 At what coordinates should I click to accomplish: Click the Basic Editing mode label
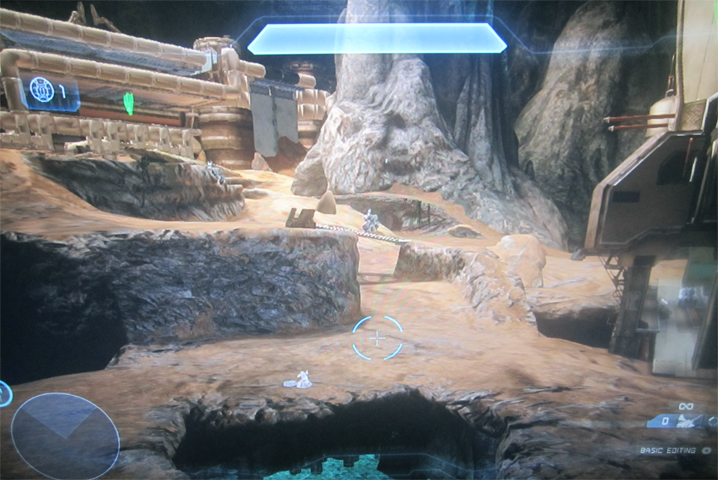pyautogui.click(x=670, y=451)
